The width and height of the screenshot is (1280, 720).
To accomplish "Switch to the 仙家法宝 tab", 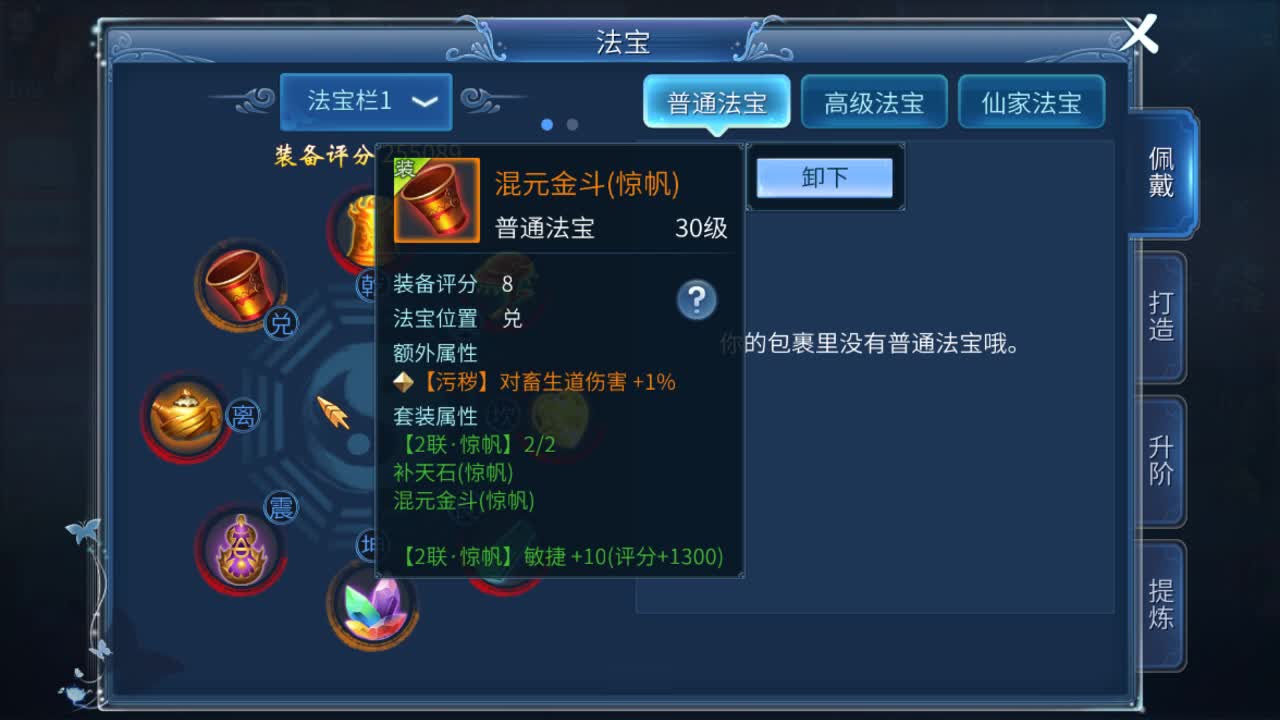I will pyautogui.click(x=1031, y=102).
